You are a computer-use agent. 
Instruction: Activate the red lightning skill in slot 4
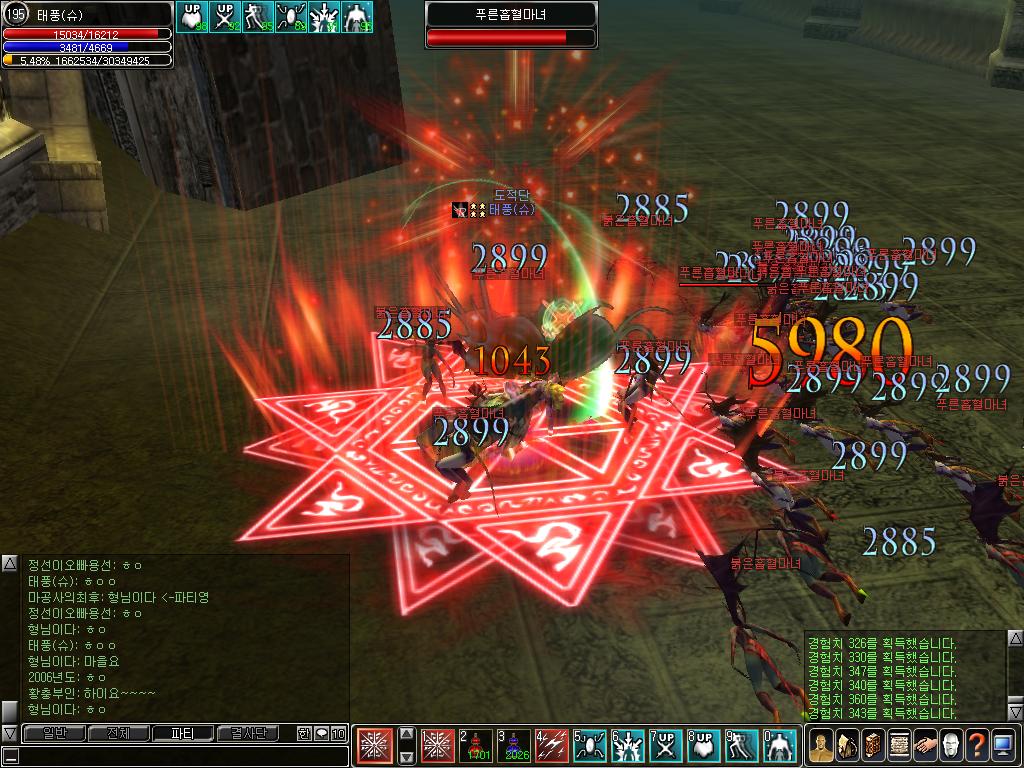coord(552,746)
